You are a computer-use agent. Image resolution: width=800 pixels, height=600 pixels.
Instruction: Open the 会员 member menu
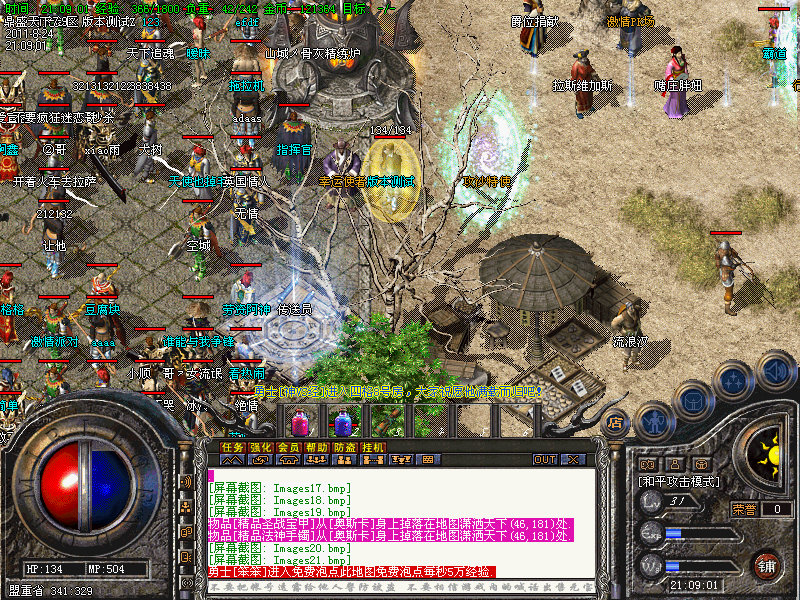[288, 447]
